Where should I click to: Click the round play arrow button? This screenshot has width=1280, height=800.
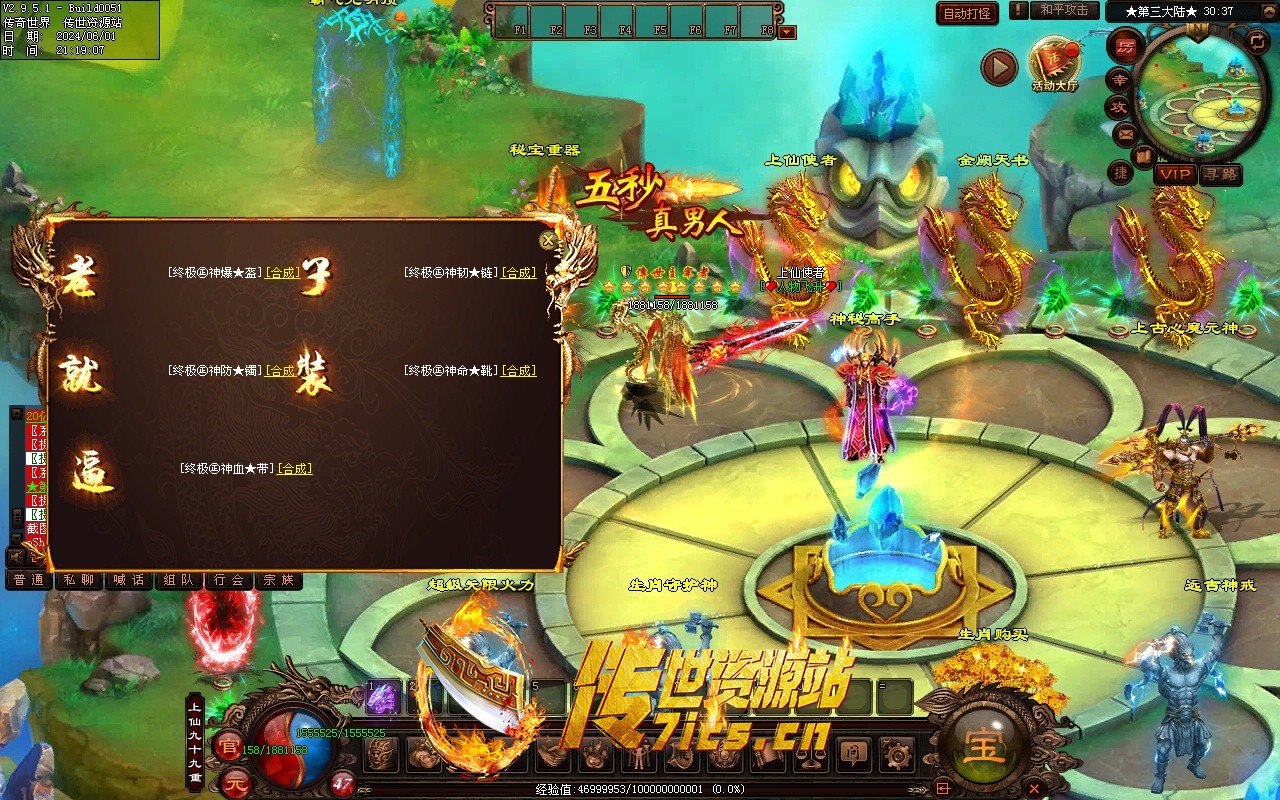point(998,67)
